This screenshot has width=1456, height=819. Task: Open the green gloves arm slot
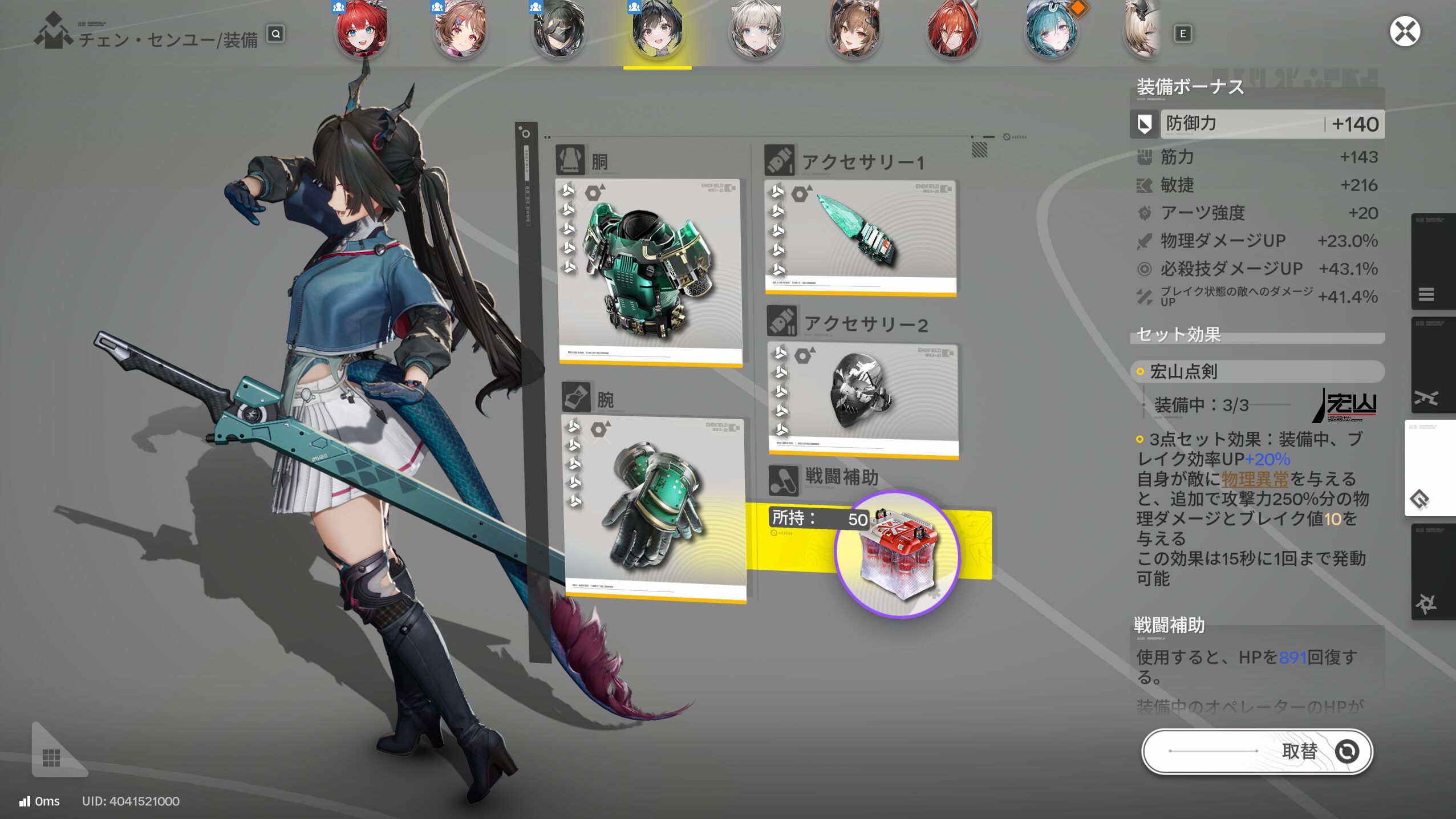coord(655,508)
